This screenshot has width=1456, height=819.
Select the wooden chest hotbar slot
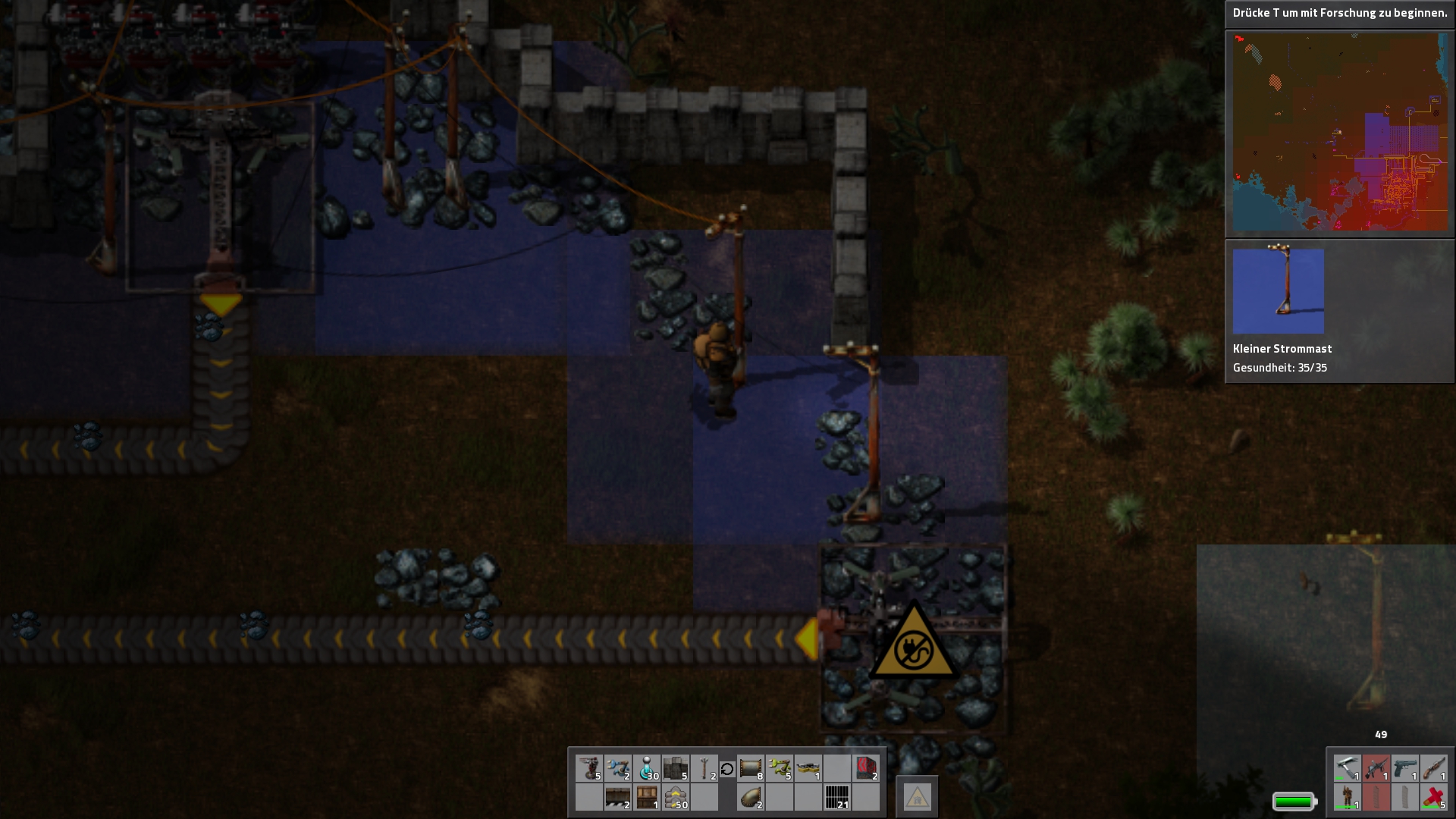click(647, 797)
